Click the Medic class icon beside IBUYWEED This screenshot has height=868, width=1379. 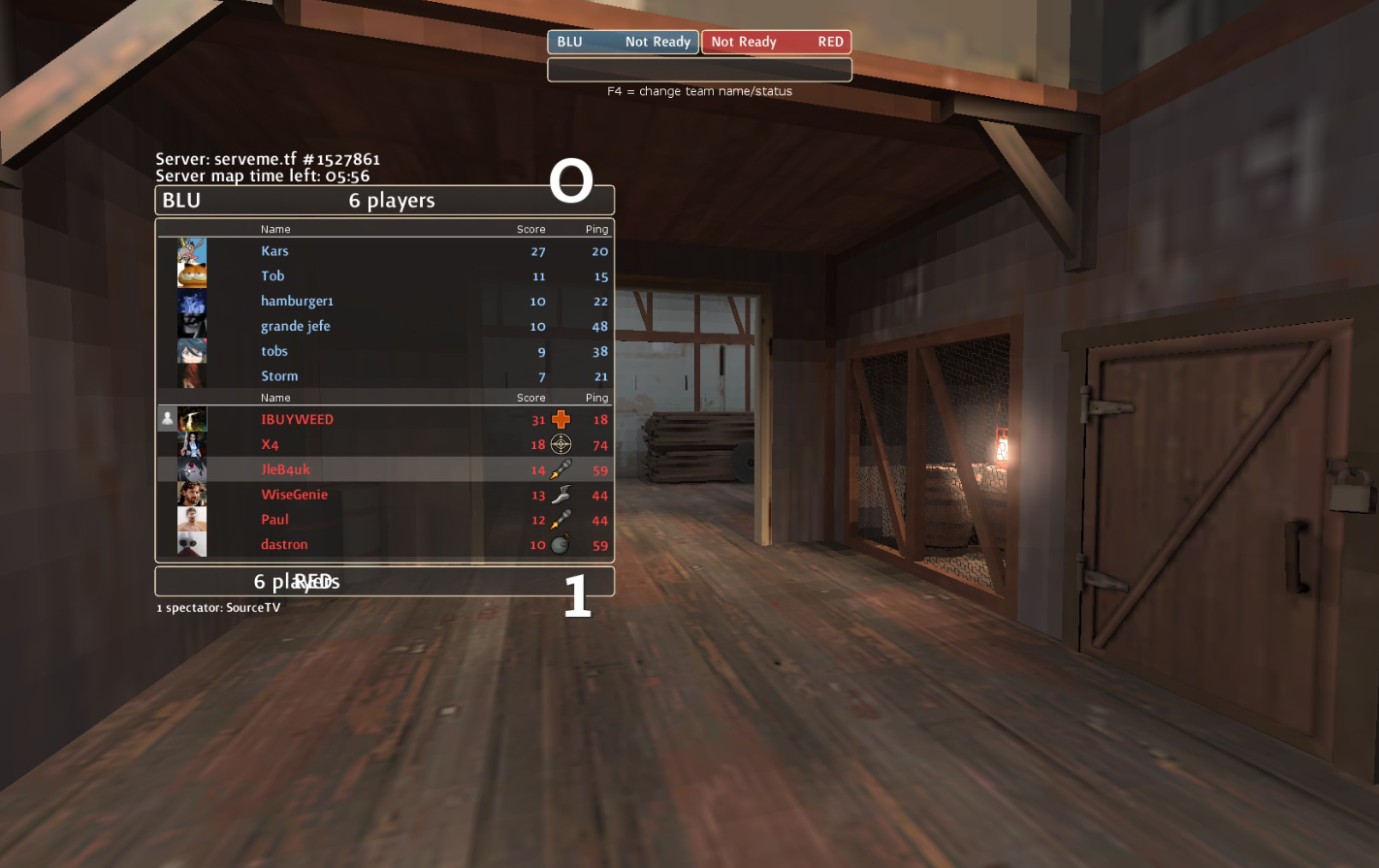[x=561, y=420]
